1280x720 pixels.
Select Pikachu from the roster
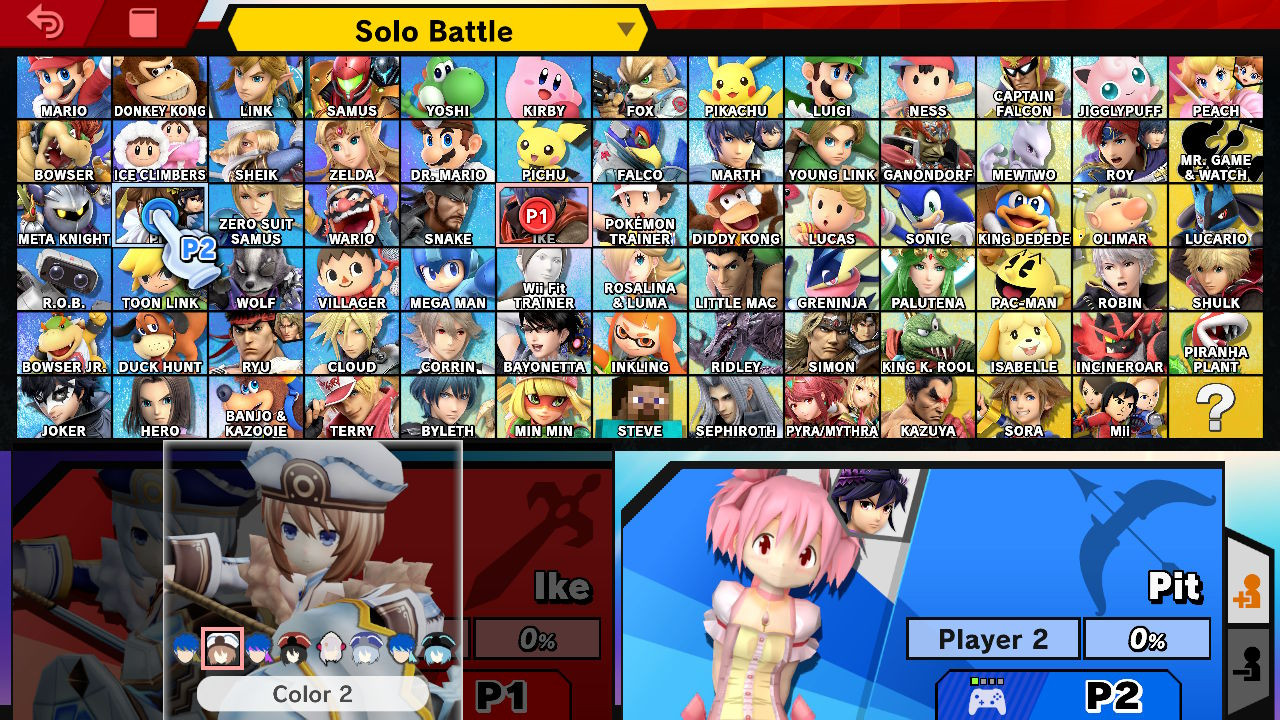pyautogui.click(x=736, y=86)
